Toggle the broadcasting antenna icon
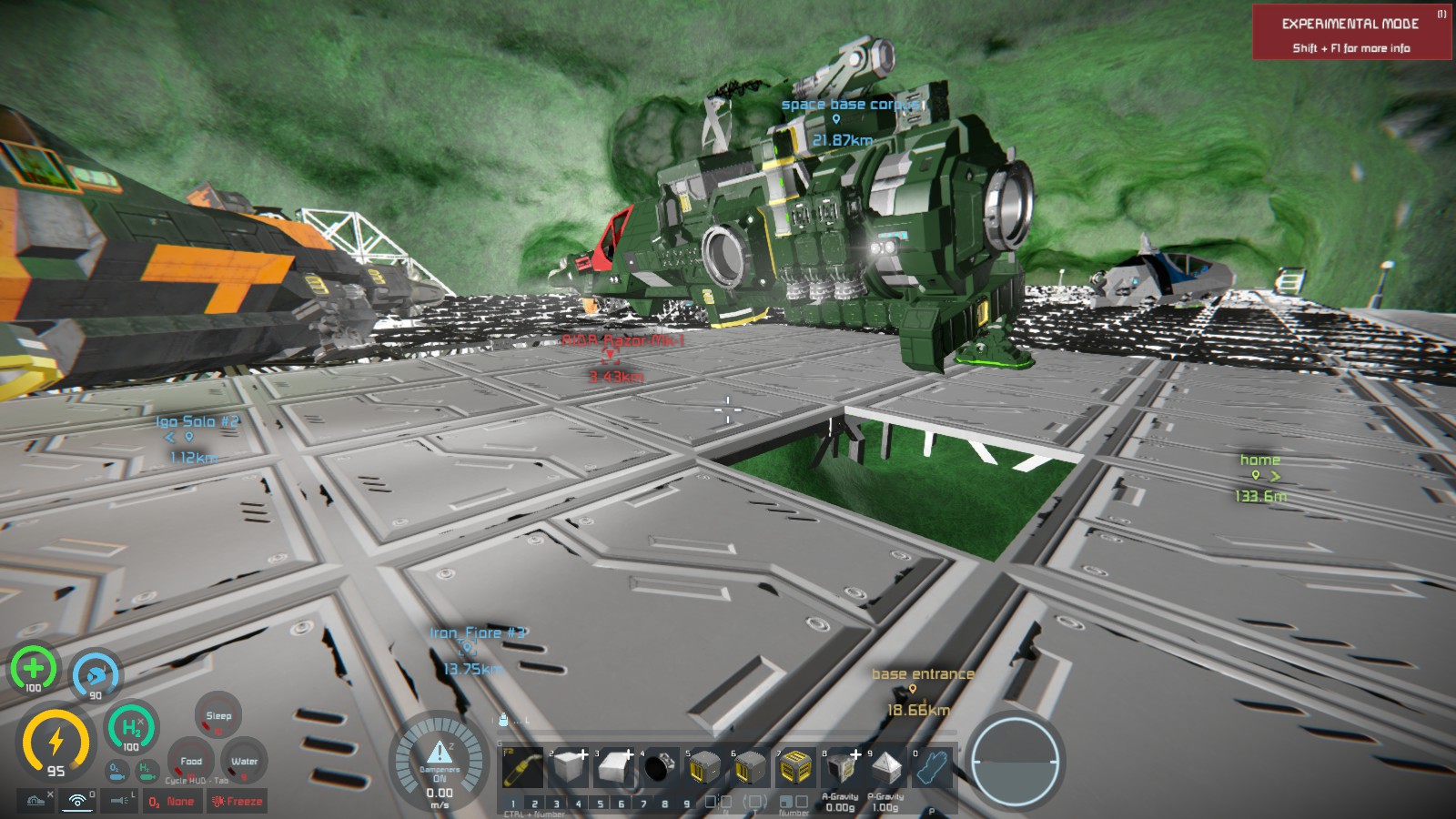Image resolution: width=1456 pixels, height=819 pixels. [x=78, y=801]
